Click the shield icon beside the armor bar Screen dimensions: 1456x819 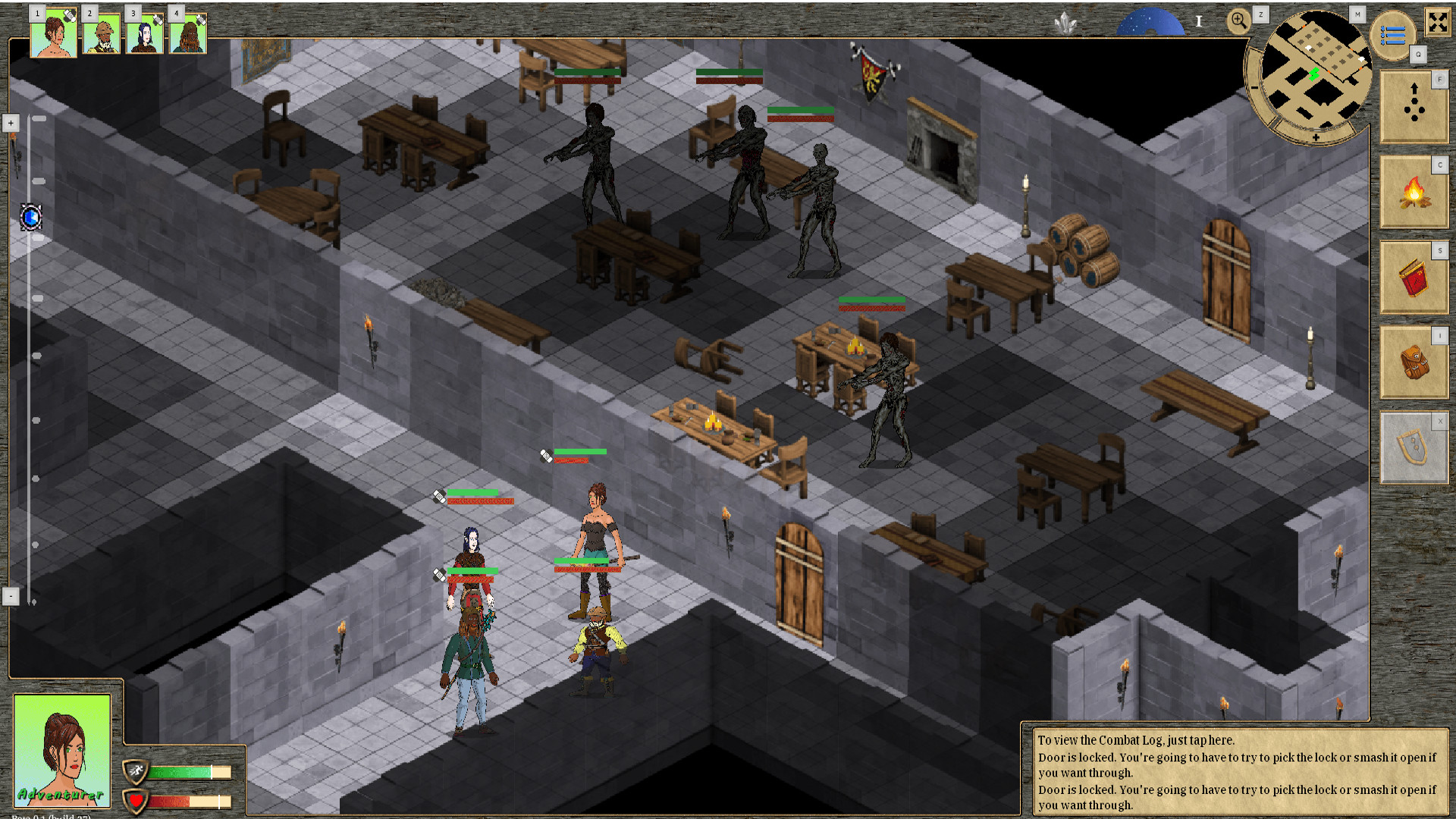click(137, 771)
